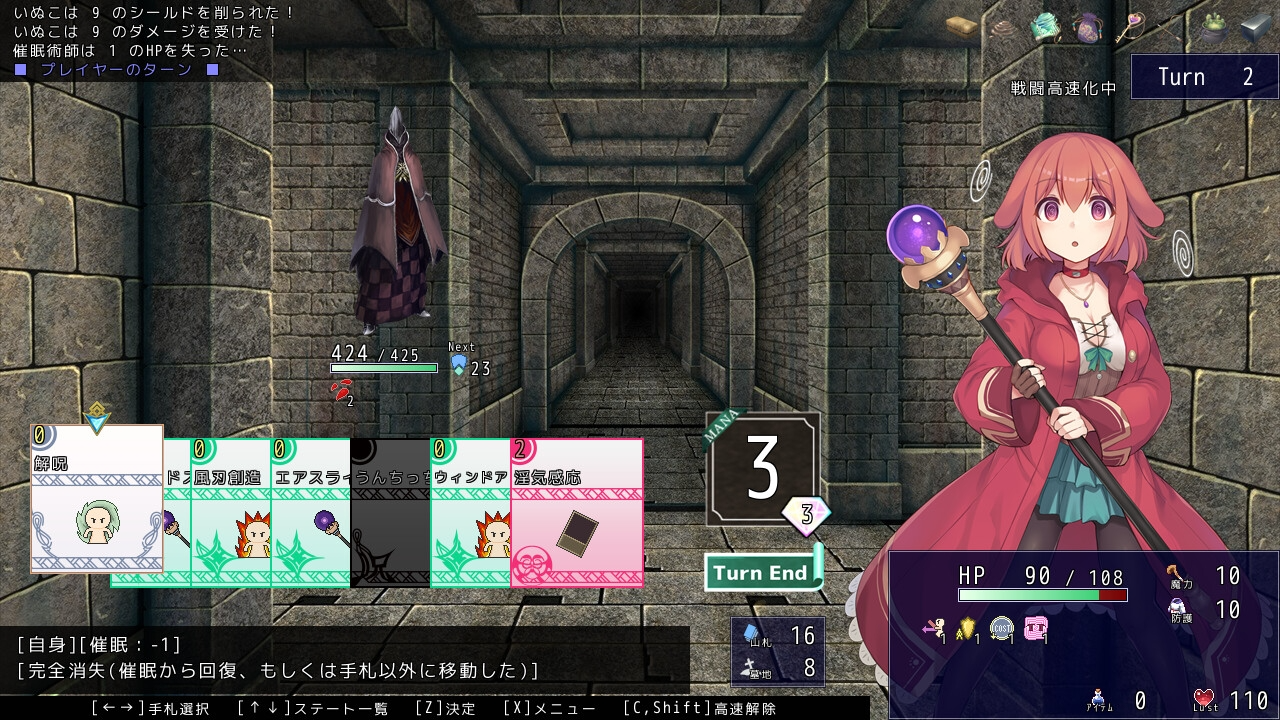Inspect the metal ingot relic icon
The height and width of the screenshot is (720, 1280).
click(x=1255, y=29)
